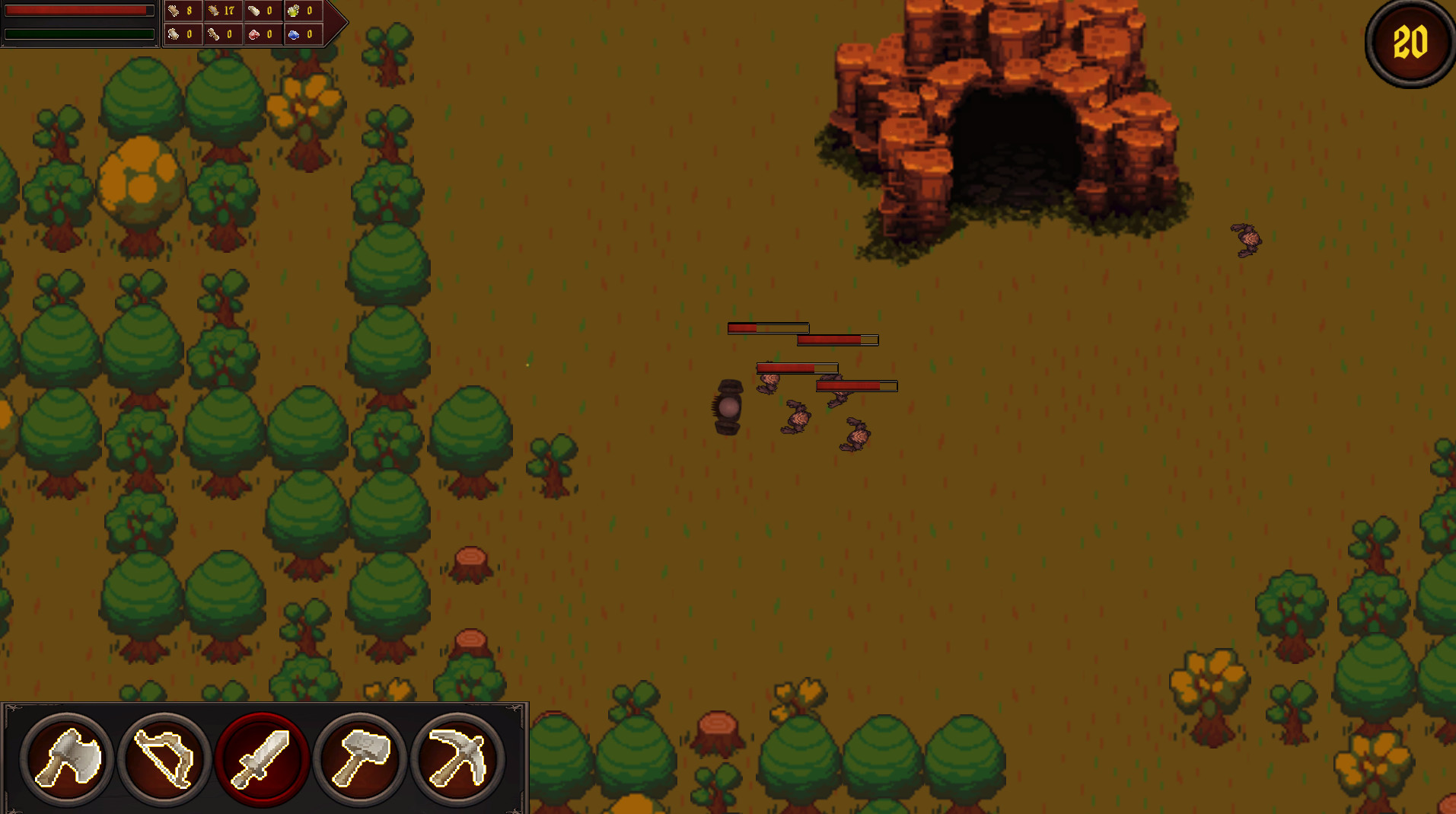This screenshot has width=1456, height=814.
Task: Click the green gem resource icon
Action: (293, 11)
